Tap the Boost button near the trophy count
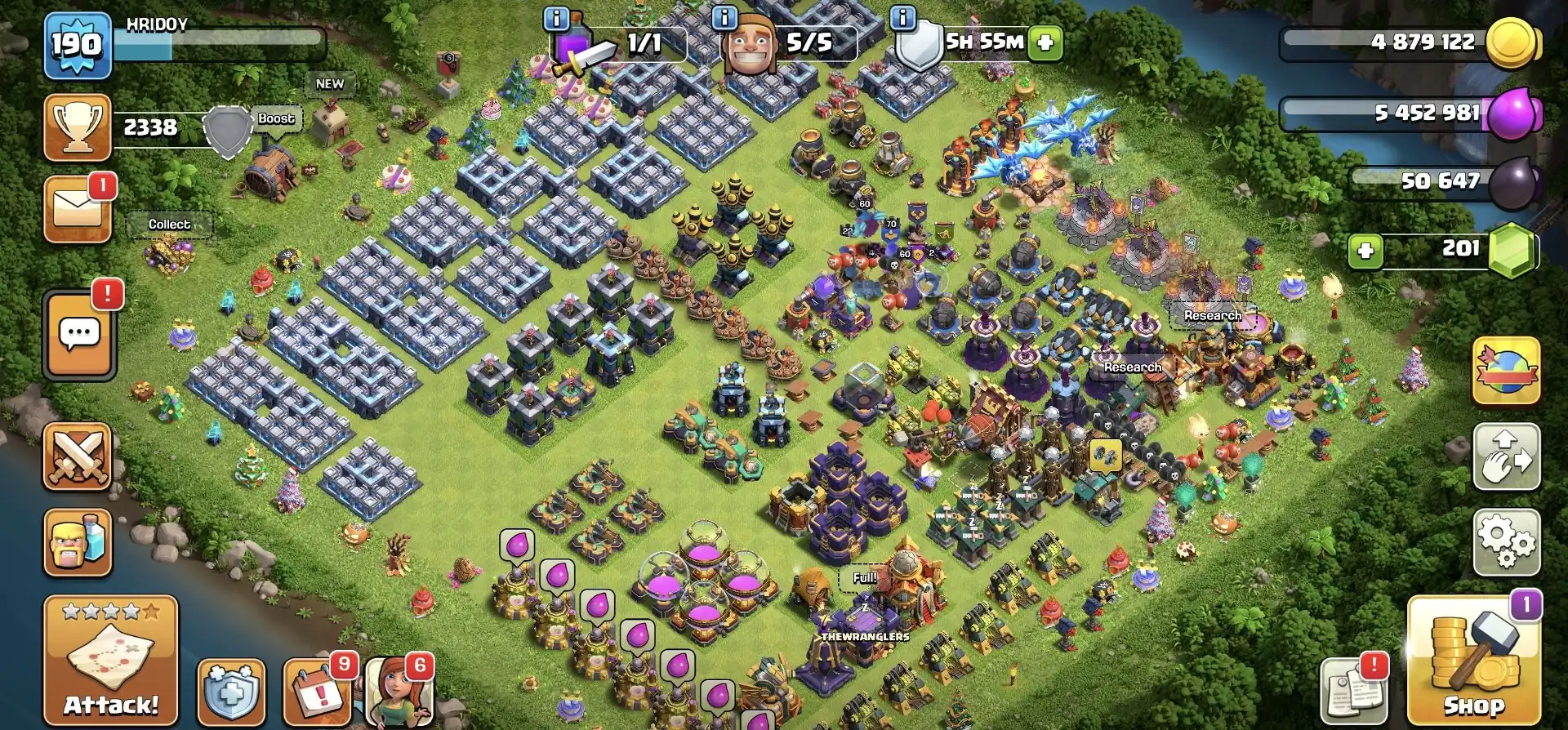The height and width of the screenshot is (730, 1568). pos(274,118)
